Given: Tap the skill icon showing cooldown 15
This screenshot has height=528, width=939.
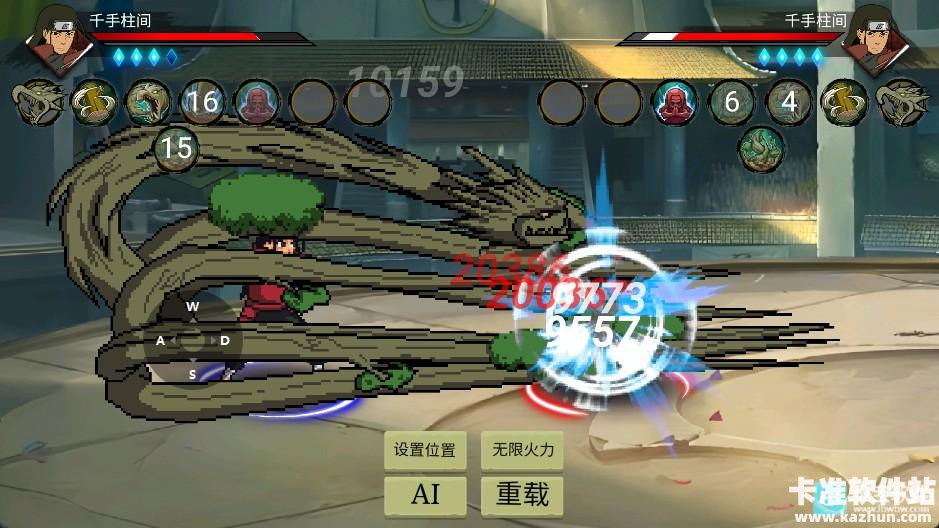Looking at the screenshot, I should tap(176, 150).
